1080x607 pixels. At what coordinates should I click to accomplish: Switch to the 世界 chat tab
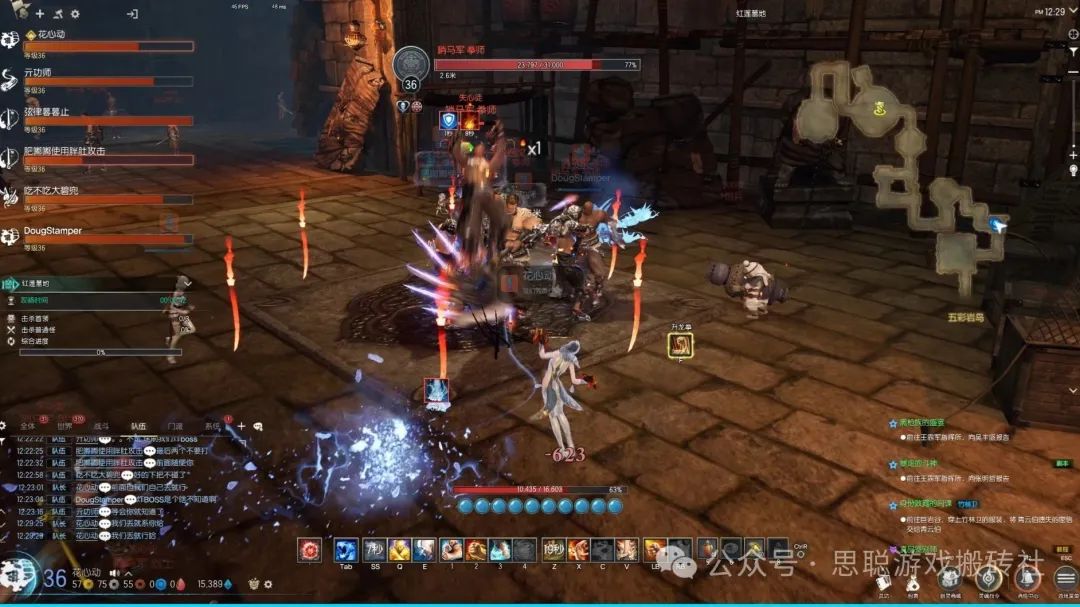[66, 426]
